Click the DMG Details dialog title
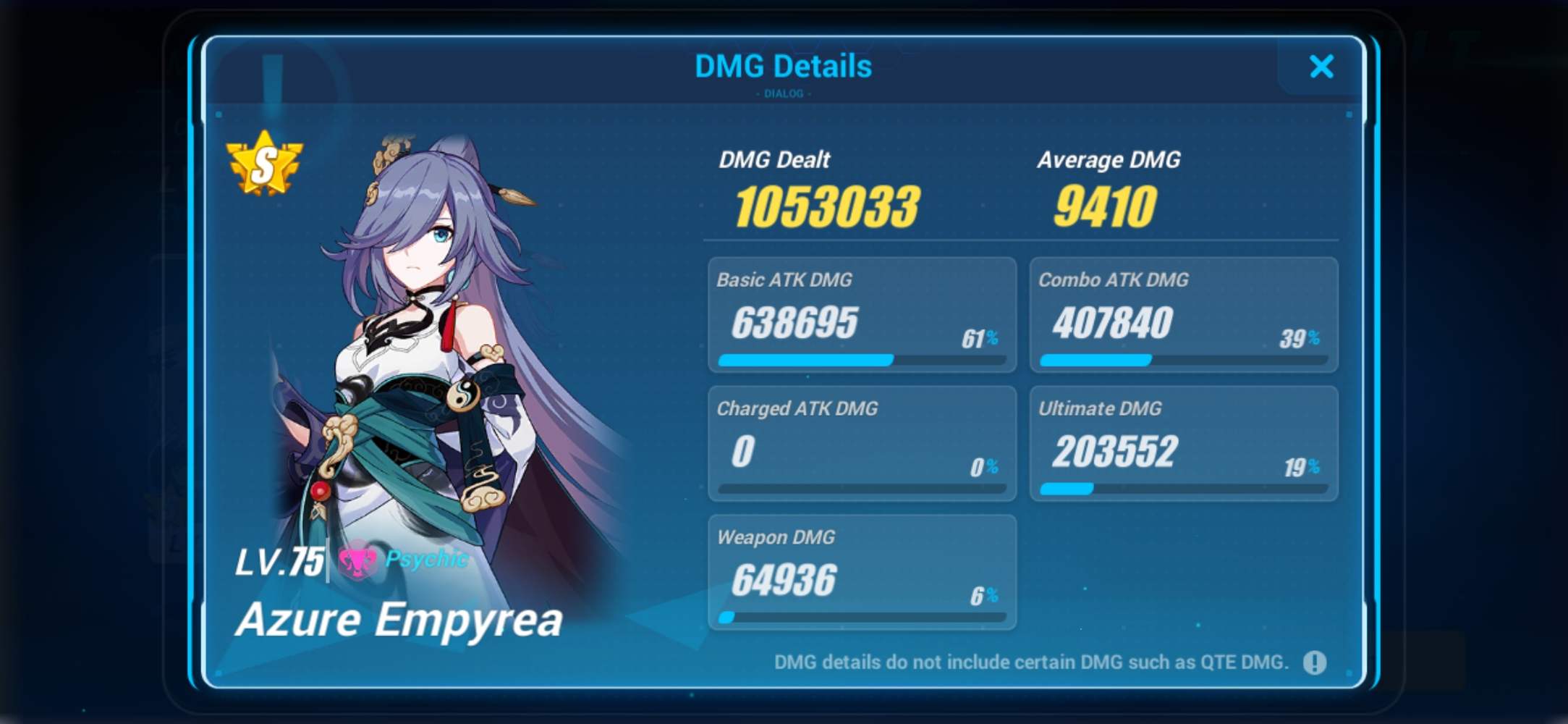The image size is (1568, 724). pyautogui.click(x=783, y=66)
